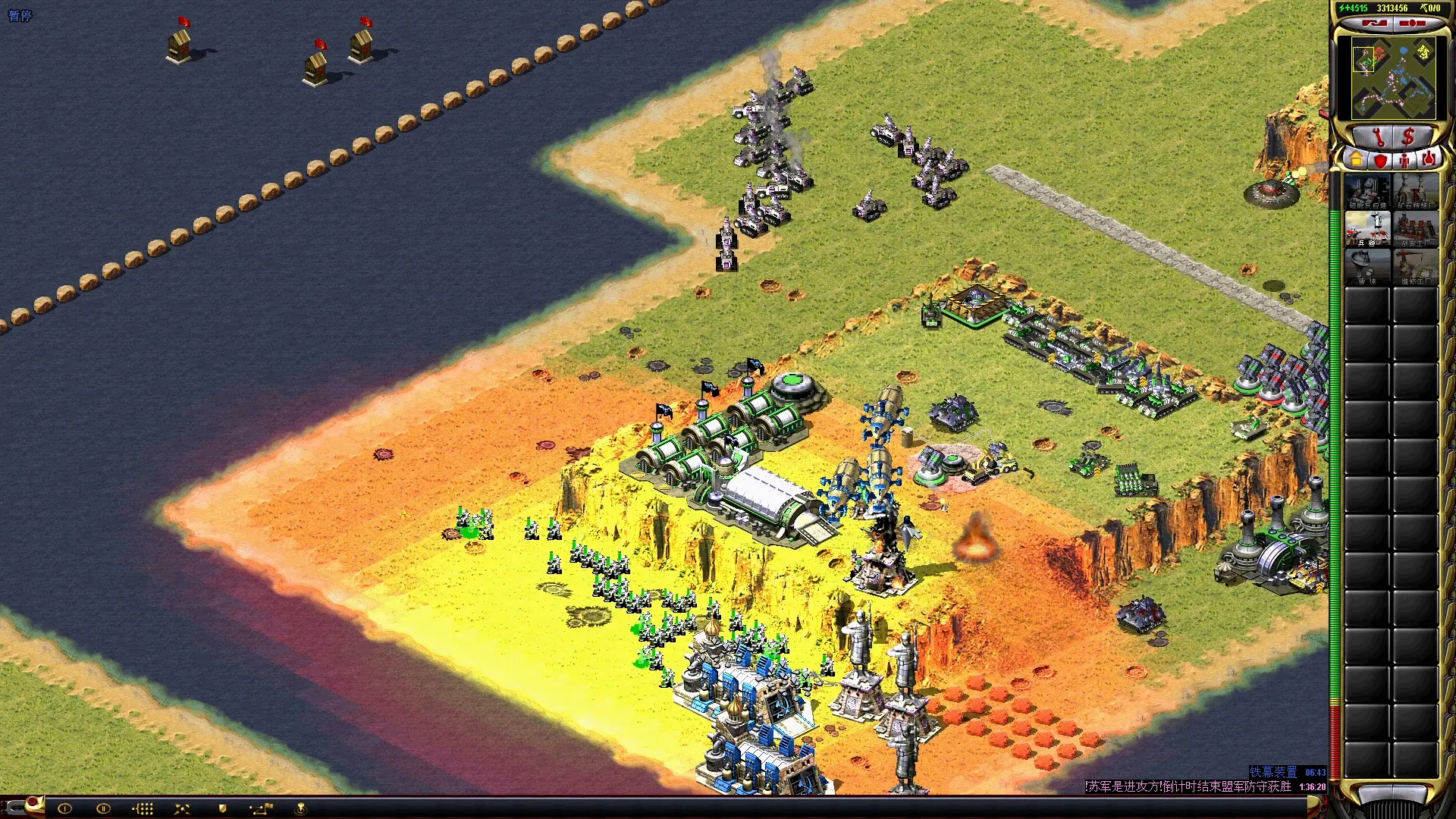The height and width of the screenshot is (819, 1456).
Task: Select units by type with dotted-grid button
Action: 143,808
